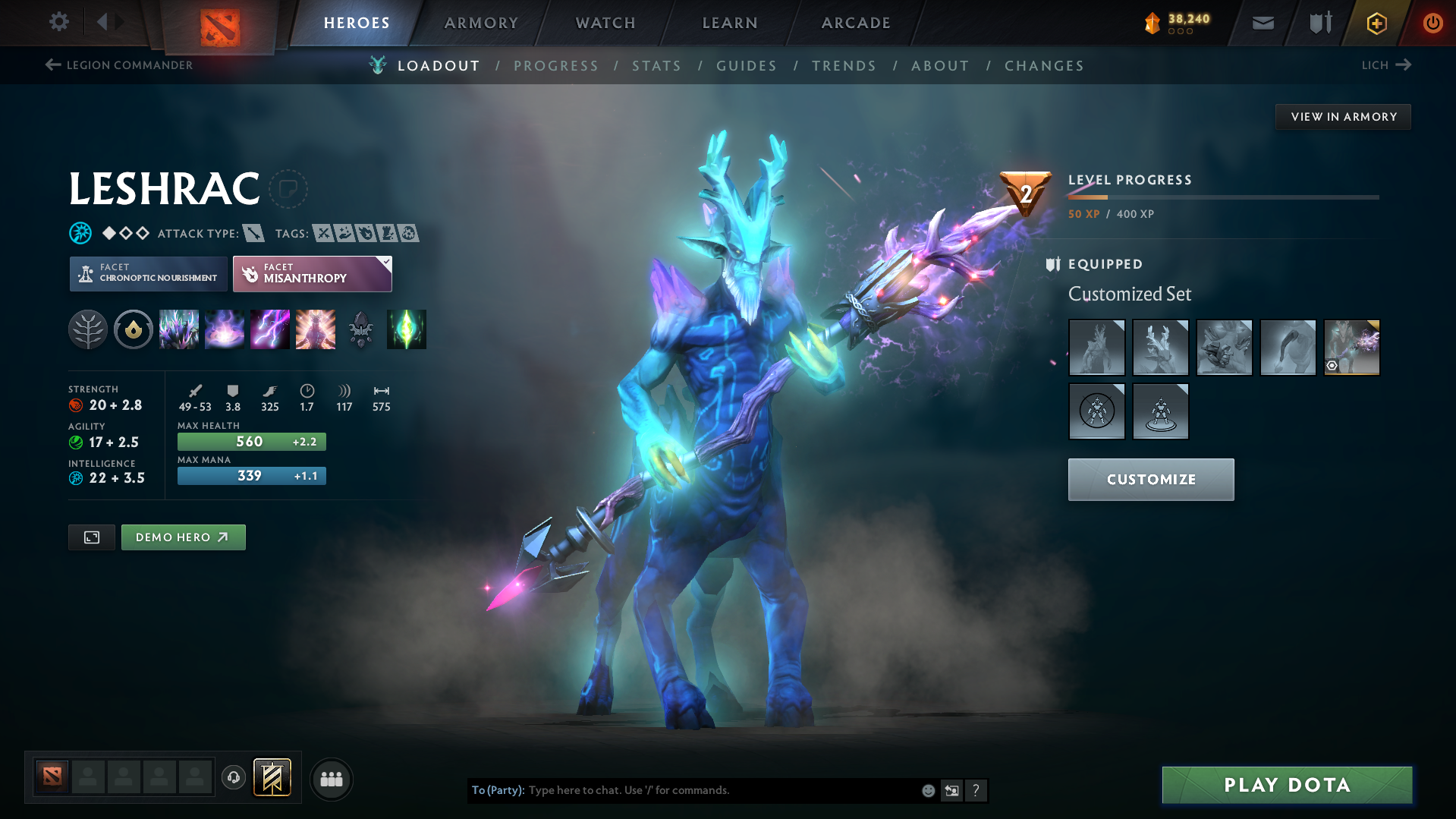This screenshot has width=1456, height=819.
Task: Expand the Misanthropy facet dropdown chevron
Action: point(385,261)
